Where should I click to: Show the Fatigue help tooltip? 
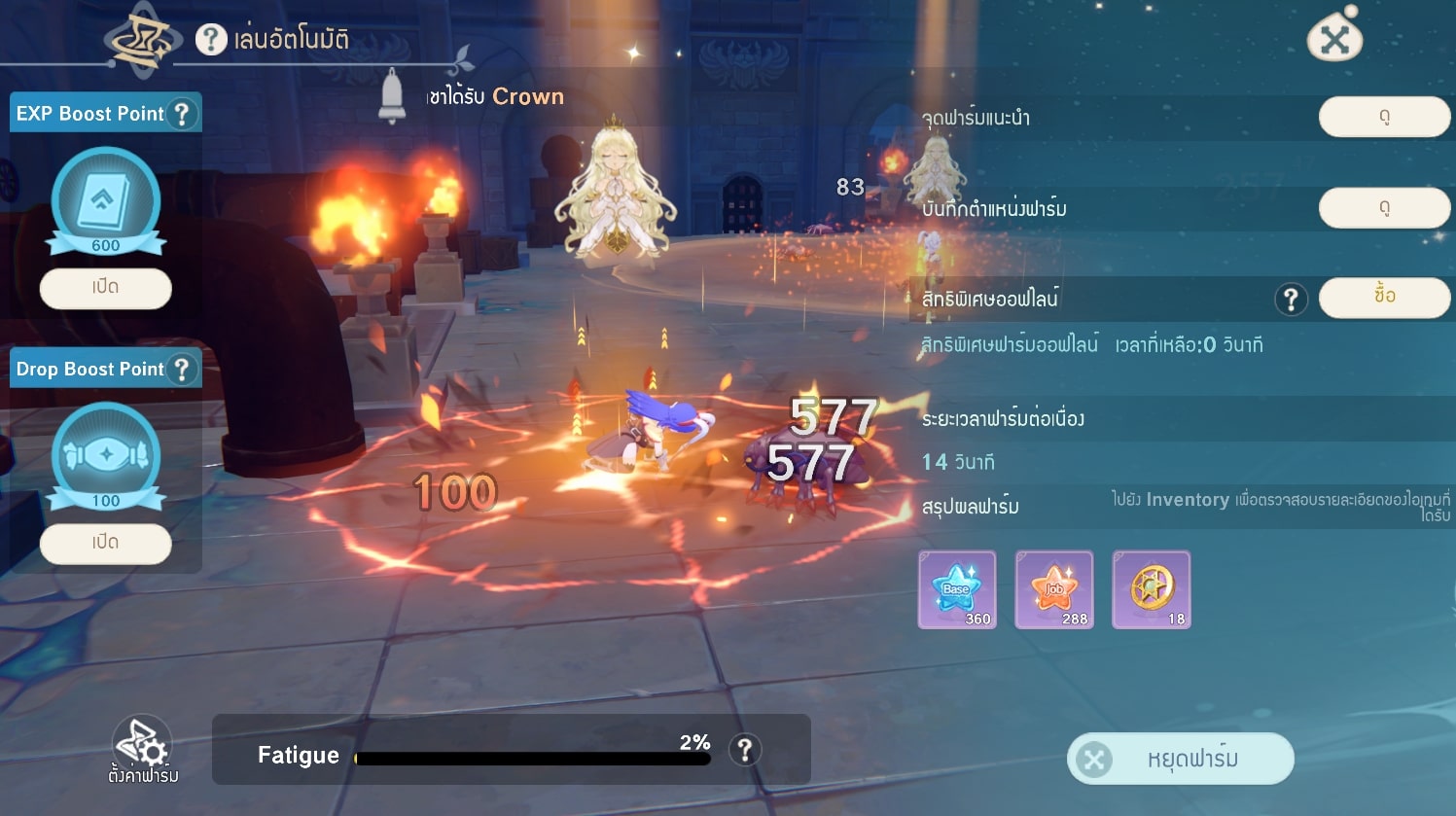(x=744, y=750)
